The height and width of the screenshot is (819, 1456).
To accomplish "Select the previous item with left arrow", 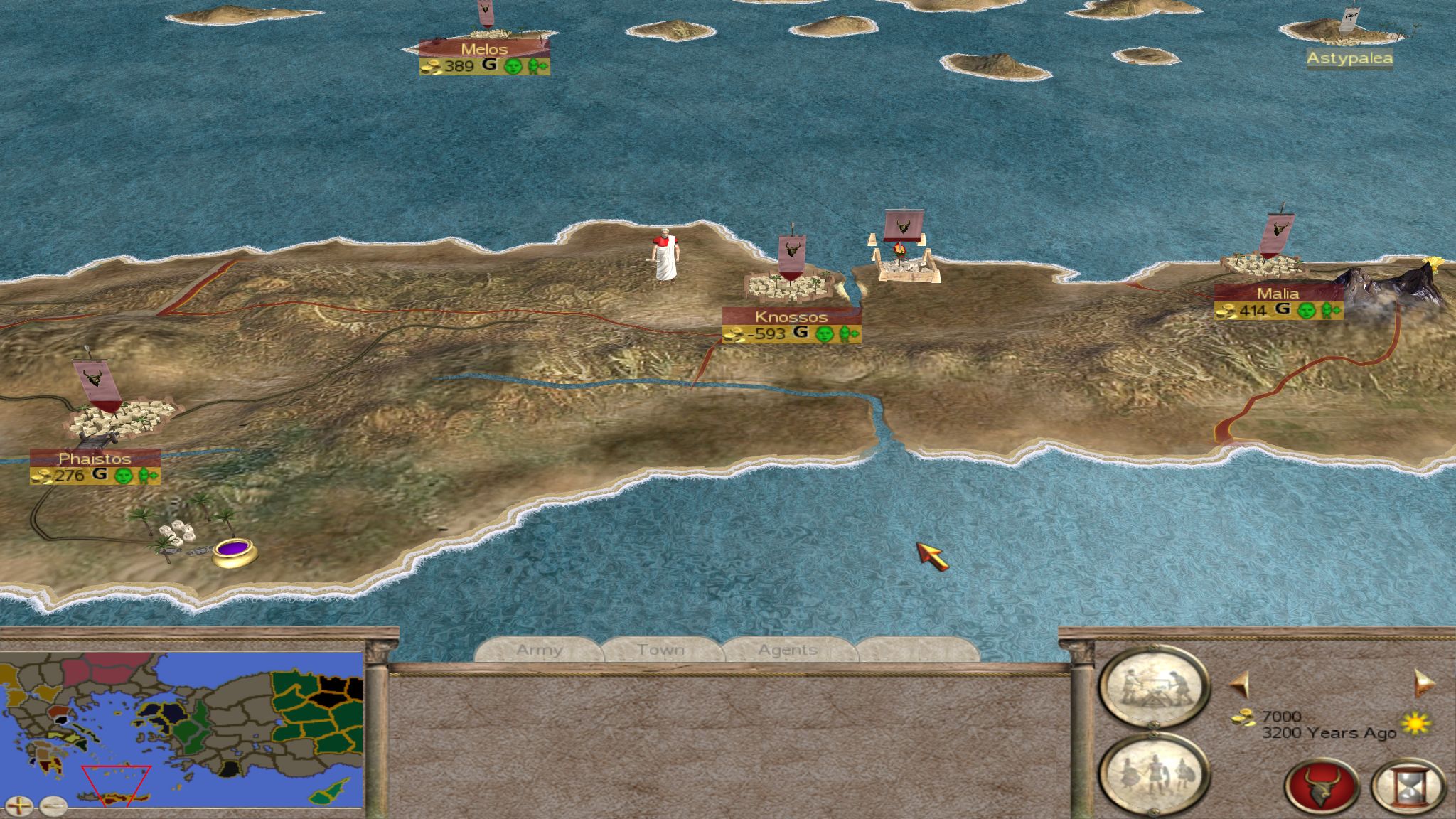I will [x=1239, y=684].
